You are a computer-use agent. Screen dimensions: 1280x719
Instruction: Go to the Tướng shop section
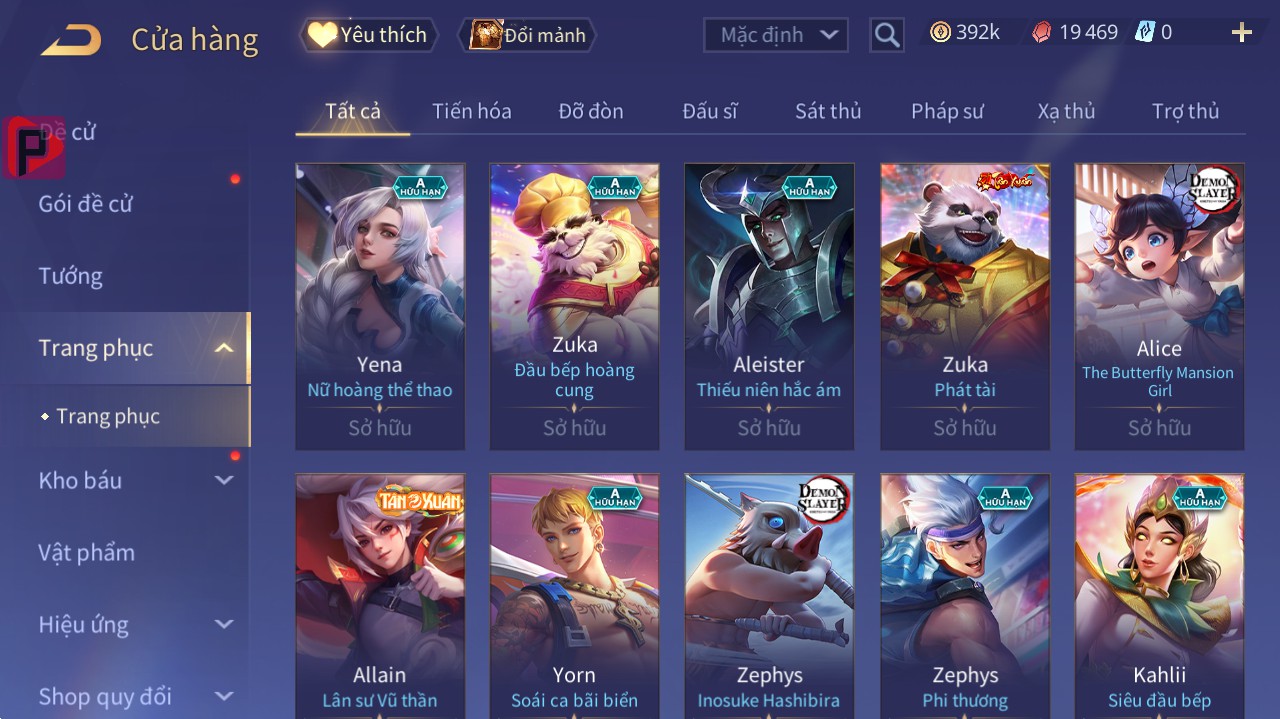pos(71,276)
